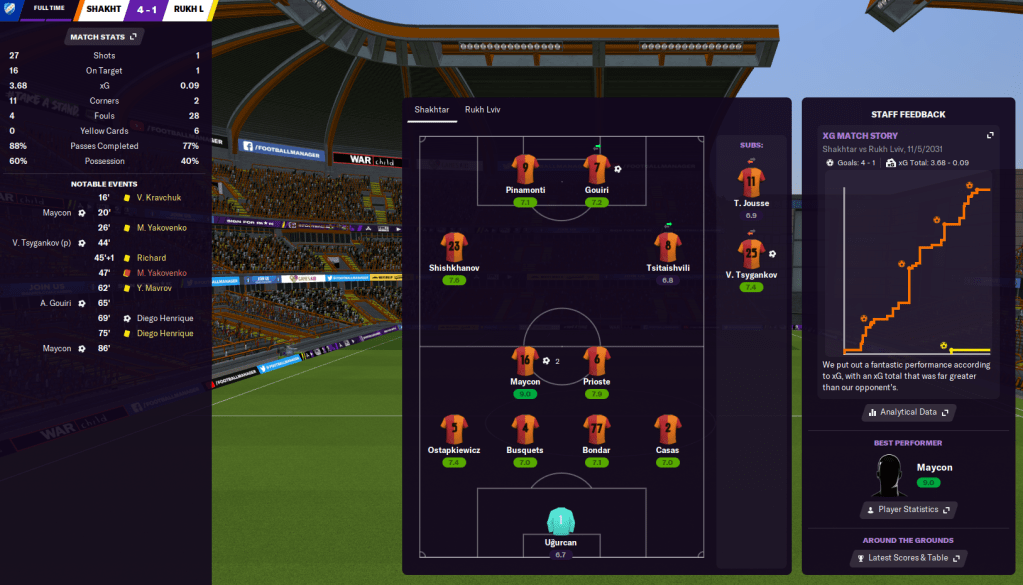Select Maycon on the pitch

click(525, 361)
